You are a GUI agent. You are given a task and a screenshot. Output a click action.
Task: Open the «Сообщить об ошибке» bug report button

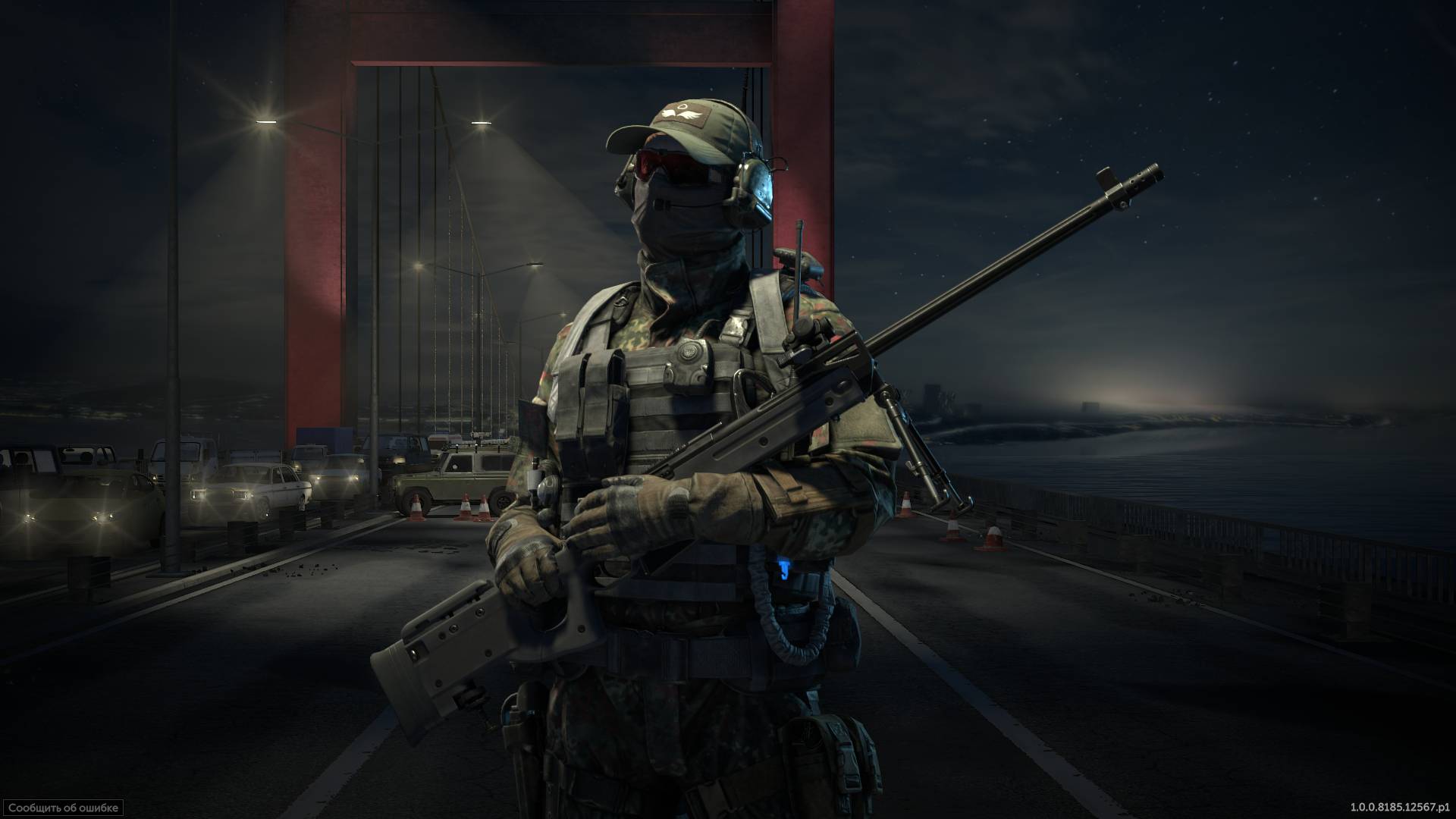pyautogui.click(x=62, y=808)
